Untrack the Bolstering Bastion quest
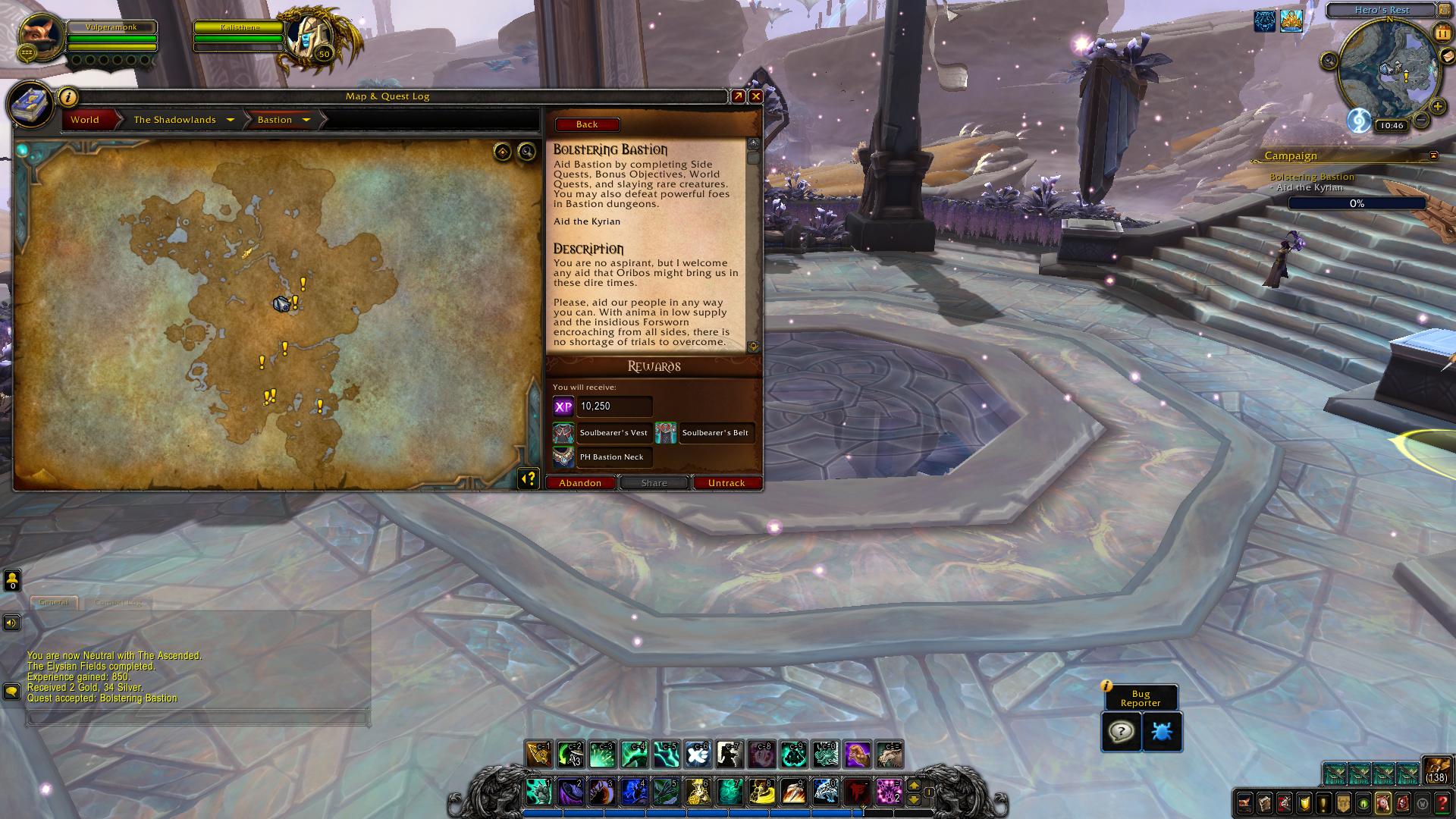This screenshot has height=819, width=1456. tap(726, 483)
